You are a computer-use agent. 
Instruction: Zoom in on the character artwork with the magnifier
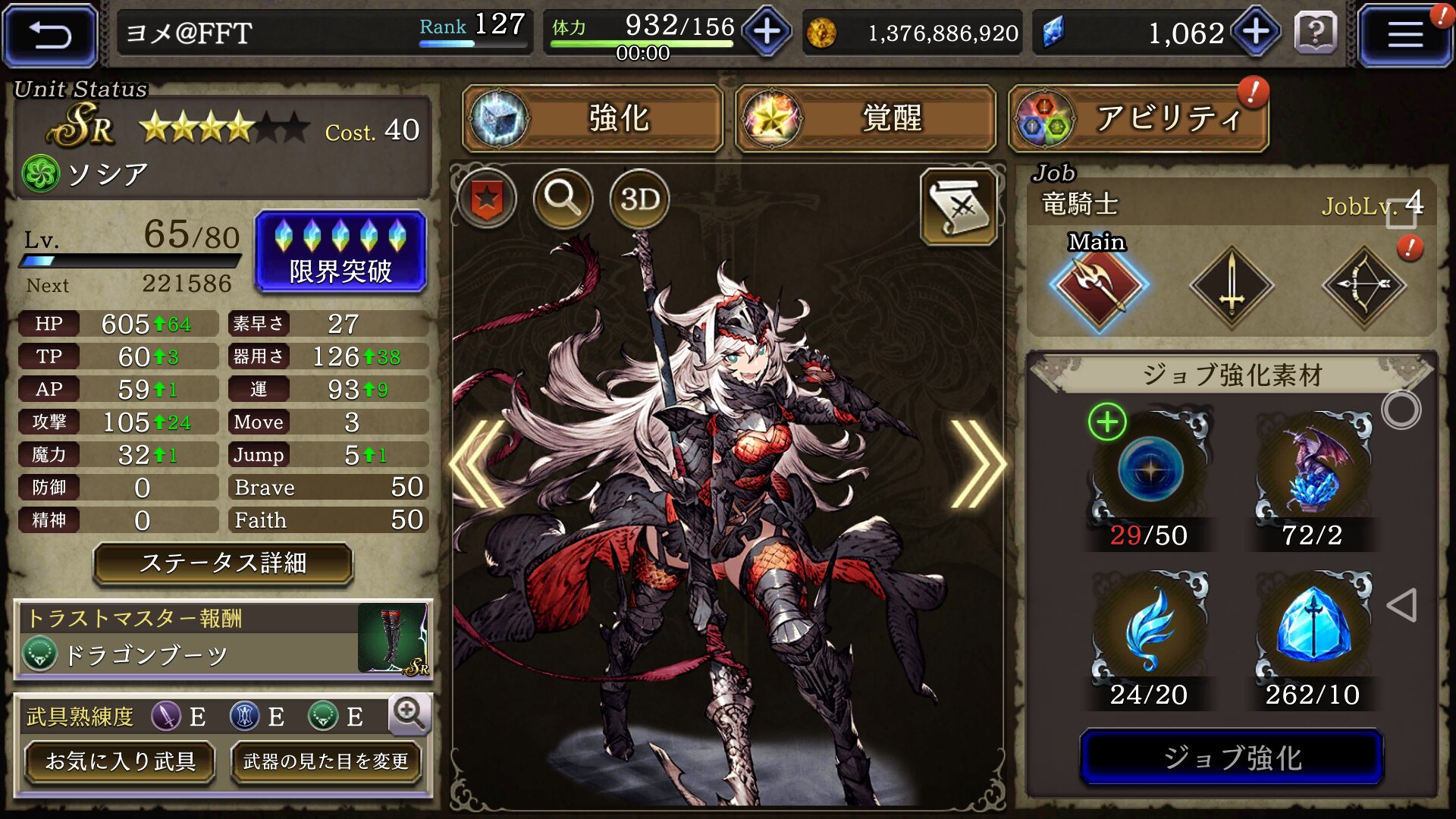pos(563,199)
